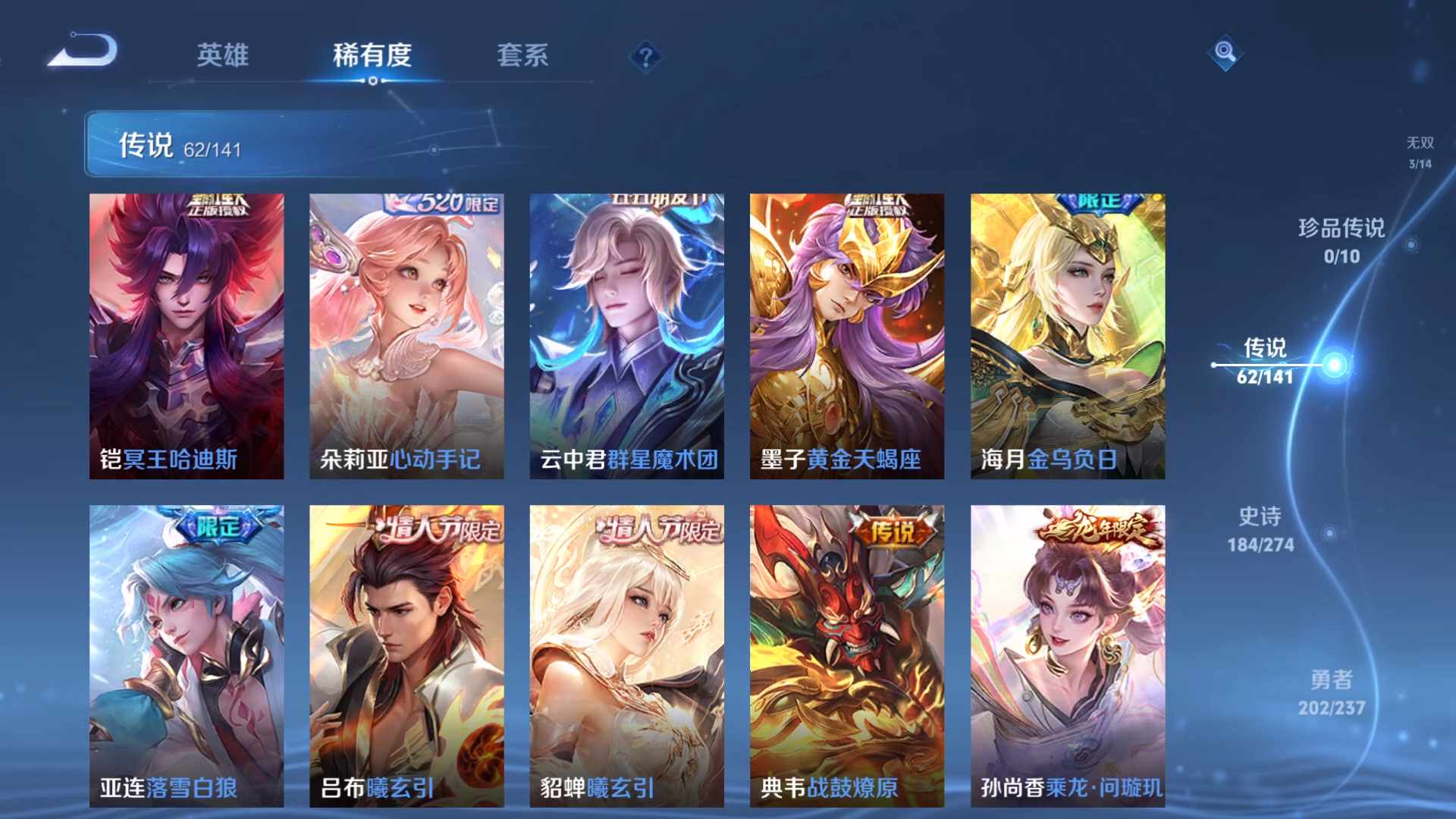The image size is (1456, 819).
Task: Select the 铠 冥王哈迪斯 skin card
Action: coord(187,336)
